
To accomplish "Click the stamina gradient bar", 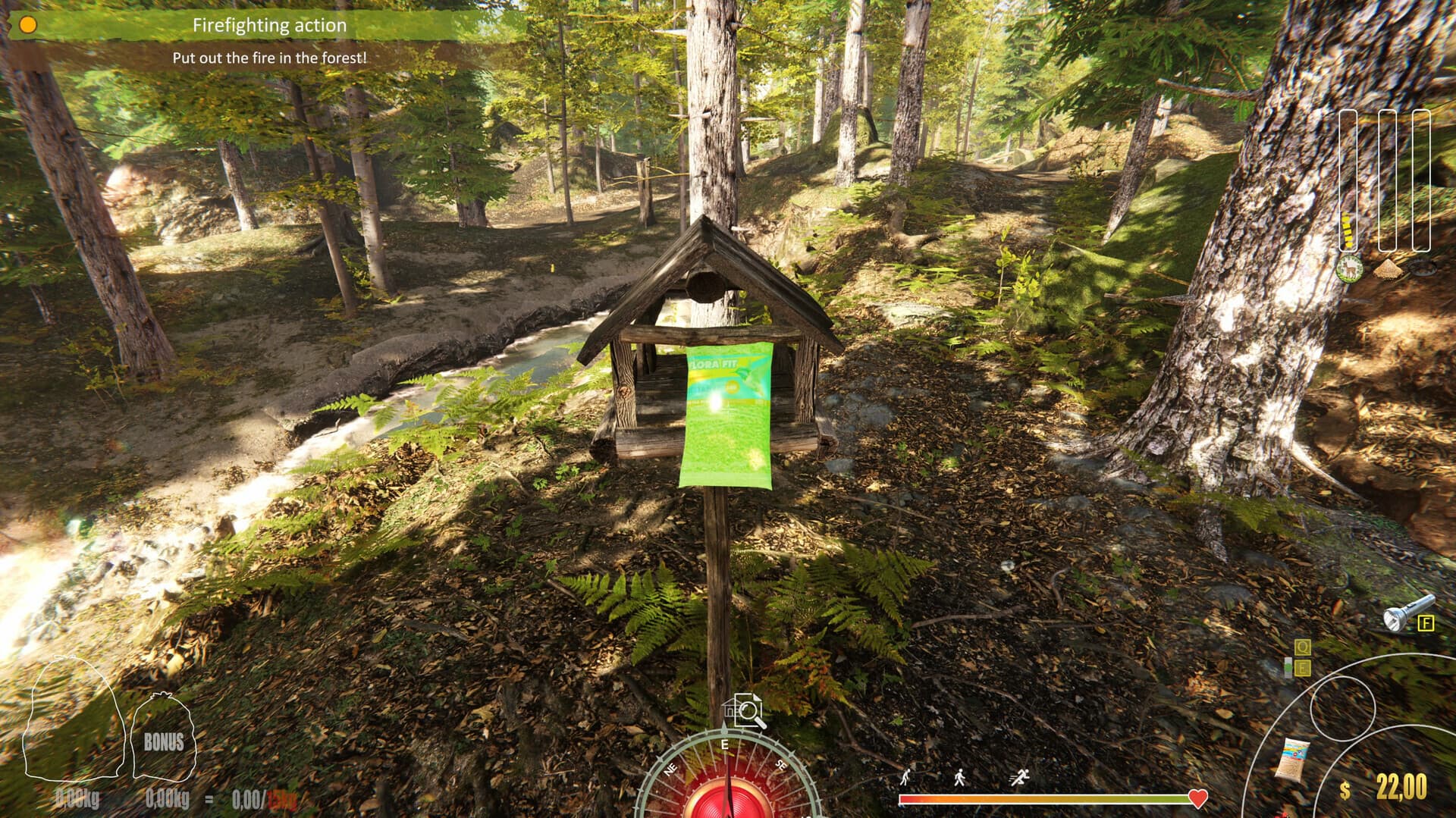I will pos(1046,798).
